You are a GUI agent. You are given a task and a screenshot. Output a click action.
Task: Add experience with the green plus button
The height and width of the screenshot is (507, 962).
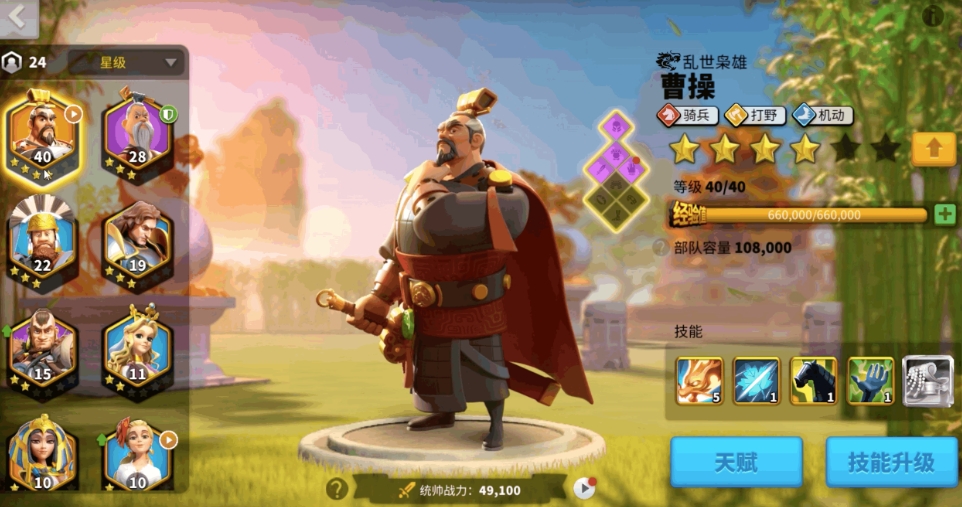[944, 214]
